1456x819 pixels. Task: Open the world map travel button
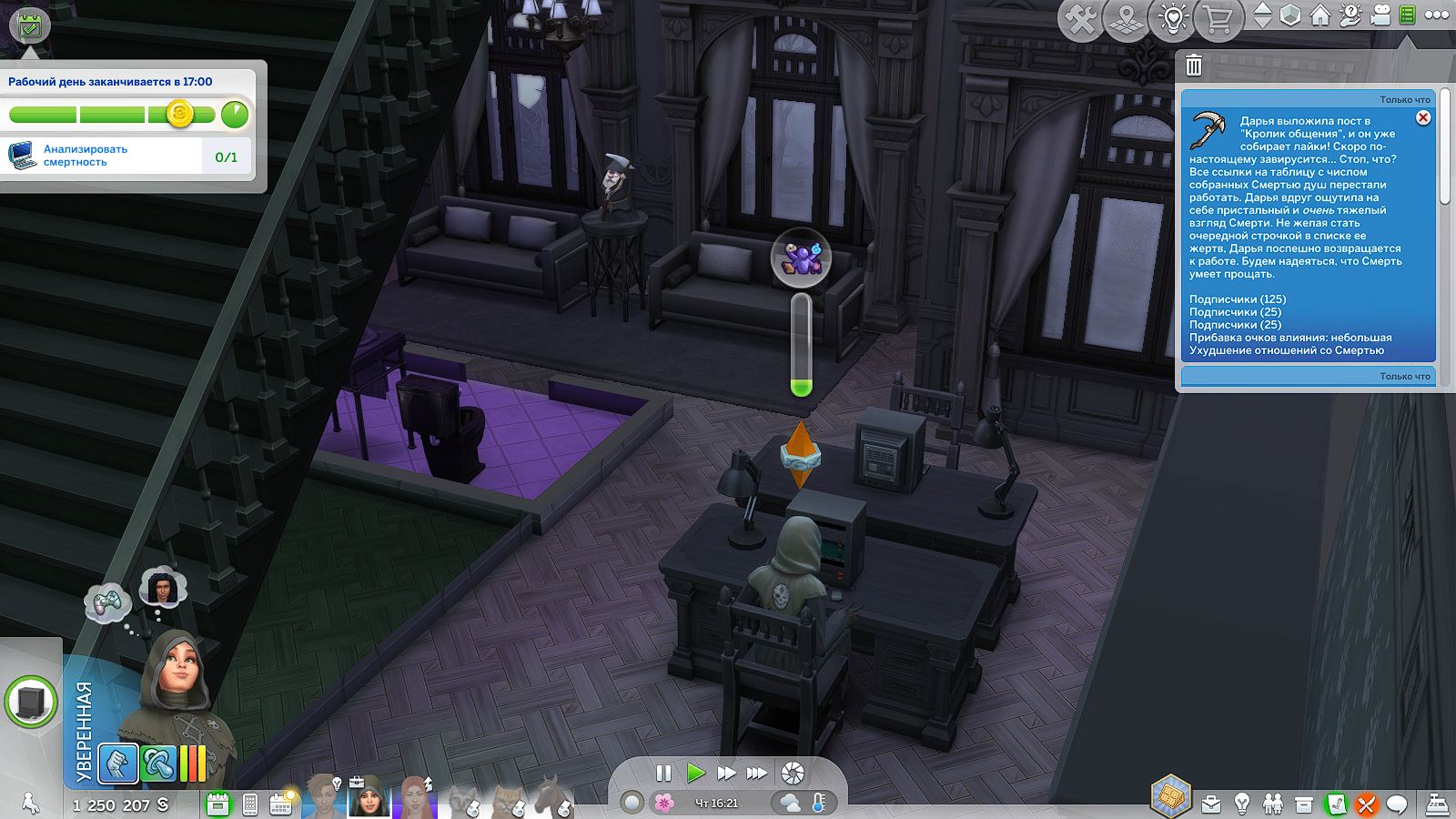1127,19
